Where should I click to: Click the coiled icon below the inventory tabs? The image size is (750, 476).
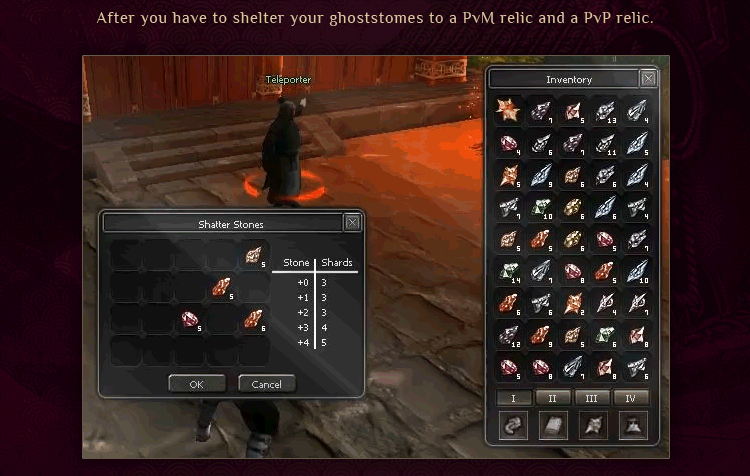coord(513,426)
